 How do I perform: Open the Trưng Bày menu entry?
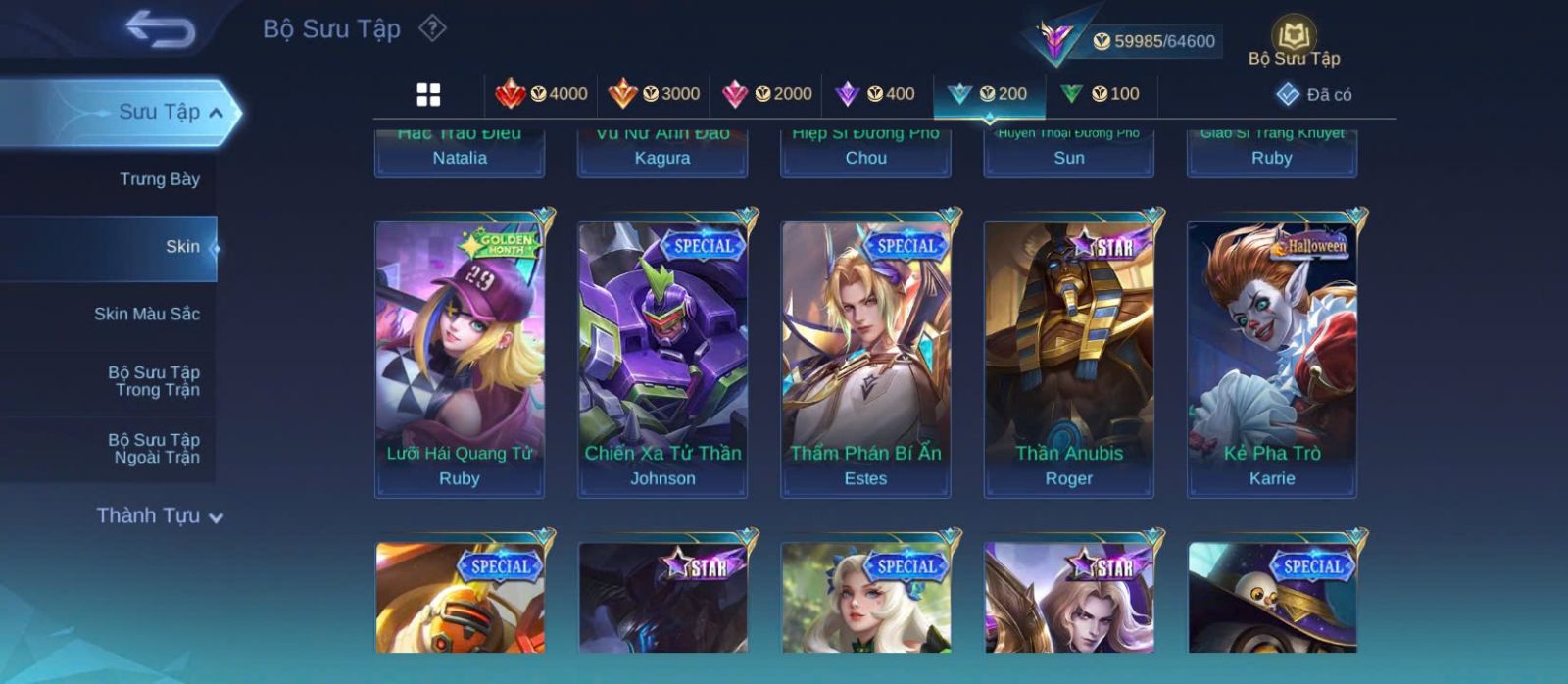159,179
